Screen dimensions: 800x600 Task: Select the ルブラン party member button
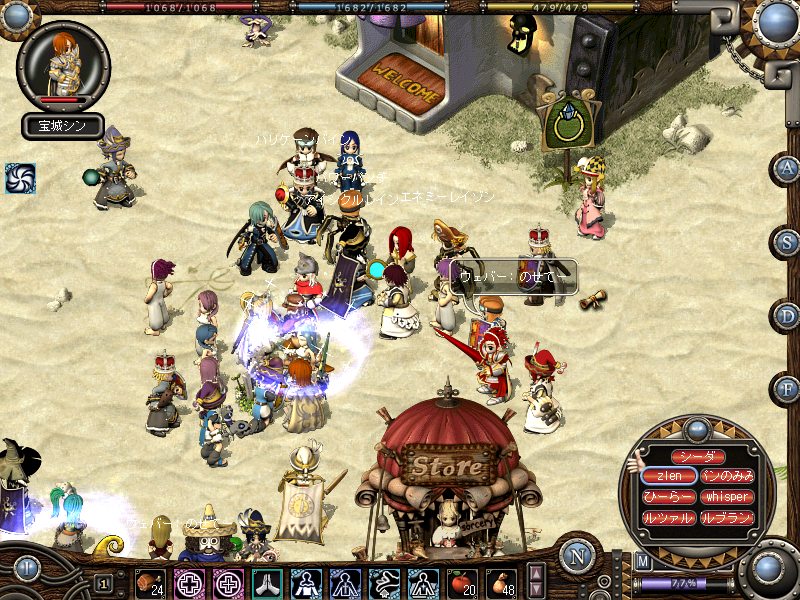tap(726, 518)
